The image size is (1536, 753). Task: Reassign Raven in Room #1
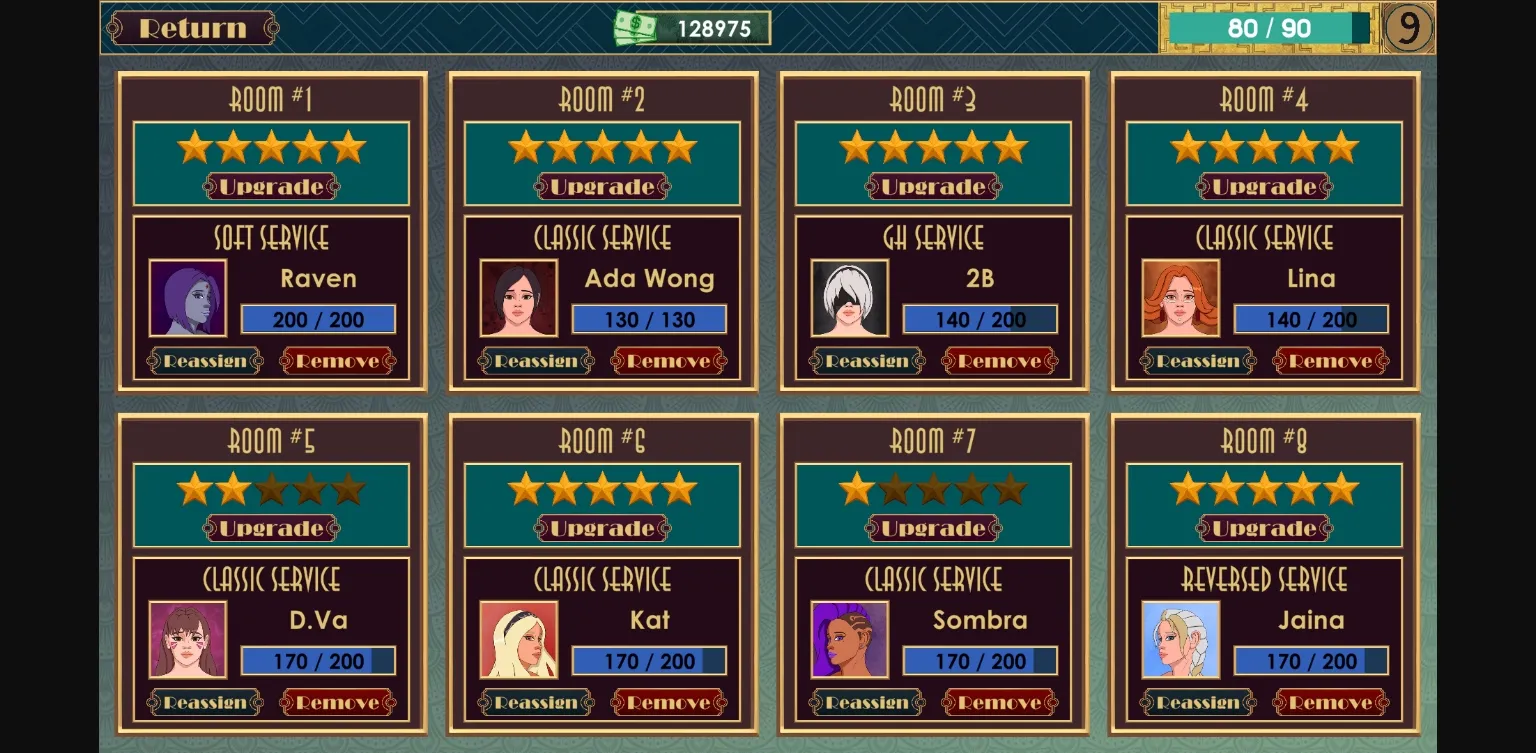205,361
